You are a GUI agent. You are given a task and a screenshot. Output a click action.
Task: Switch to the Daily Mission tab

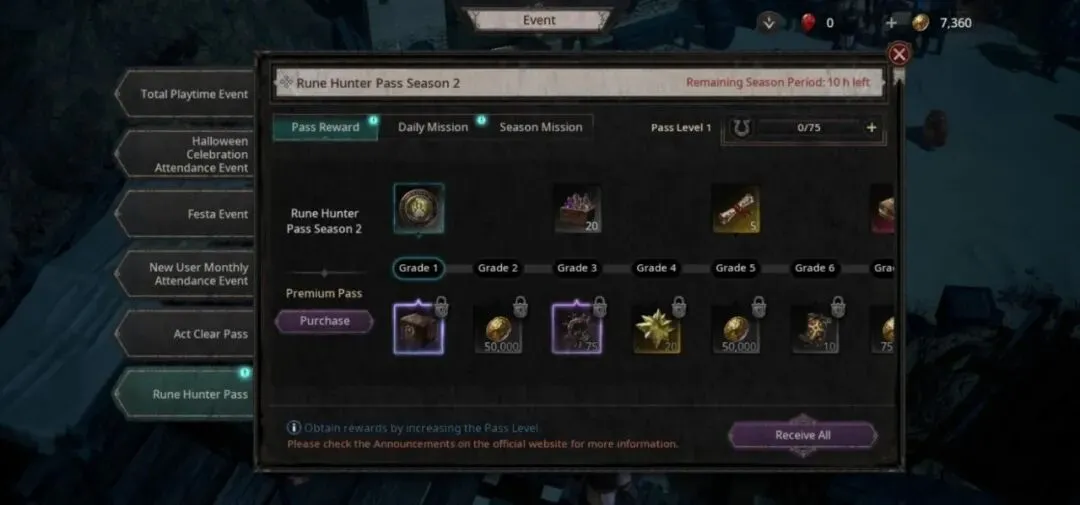click(x=432, y=127)
